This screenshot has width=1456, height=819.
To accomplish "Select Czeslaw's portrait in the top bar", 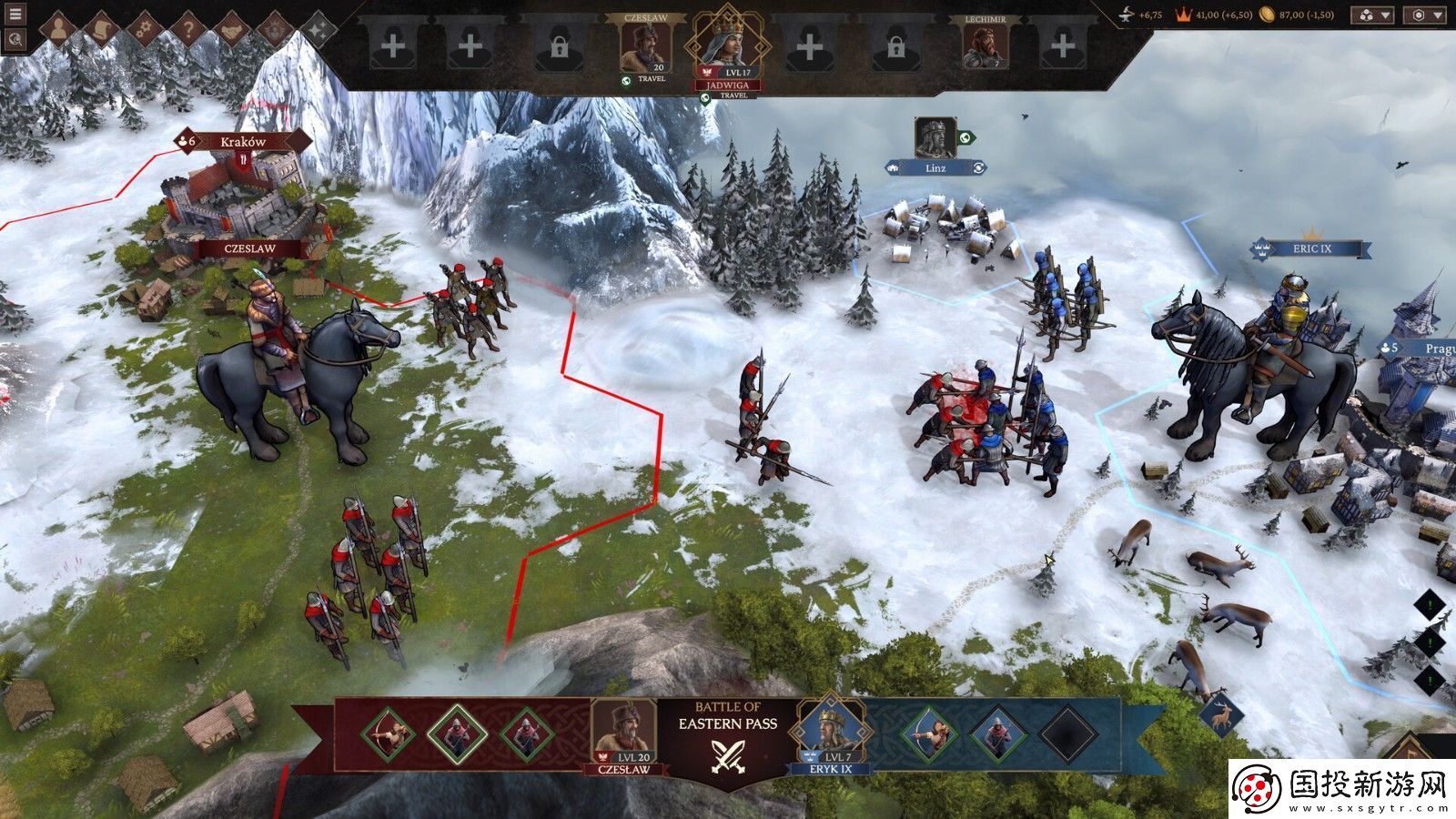I will click(x=644, y=45).
